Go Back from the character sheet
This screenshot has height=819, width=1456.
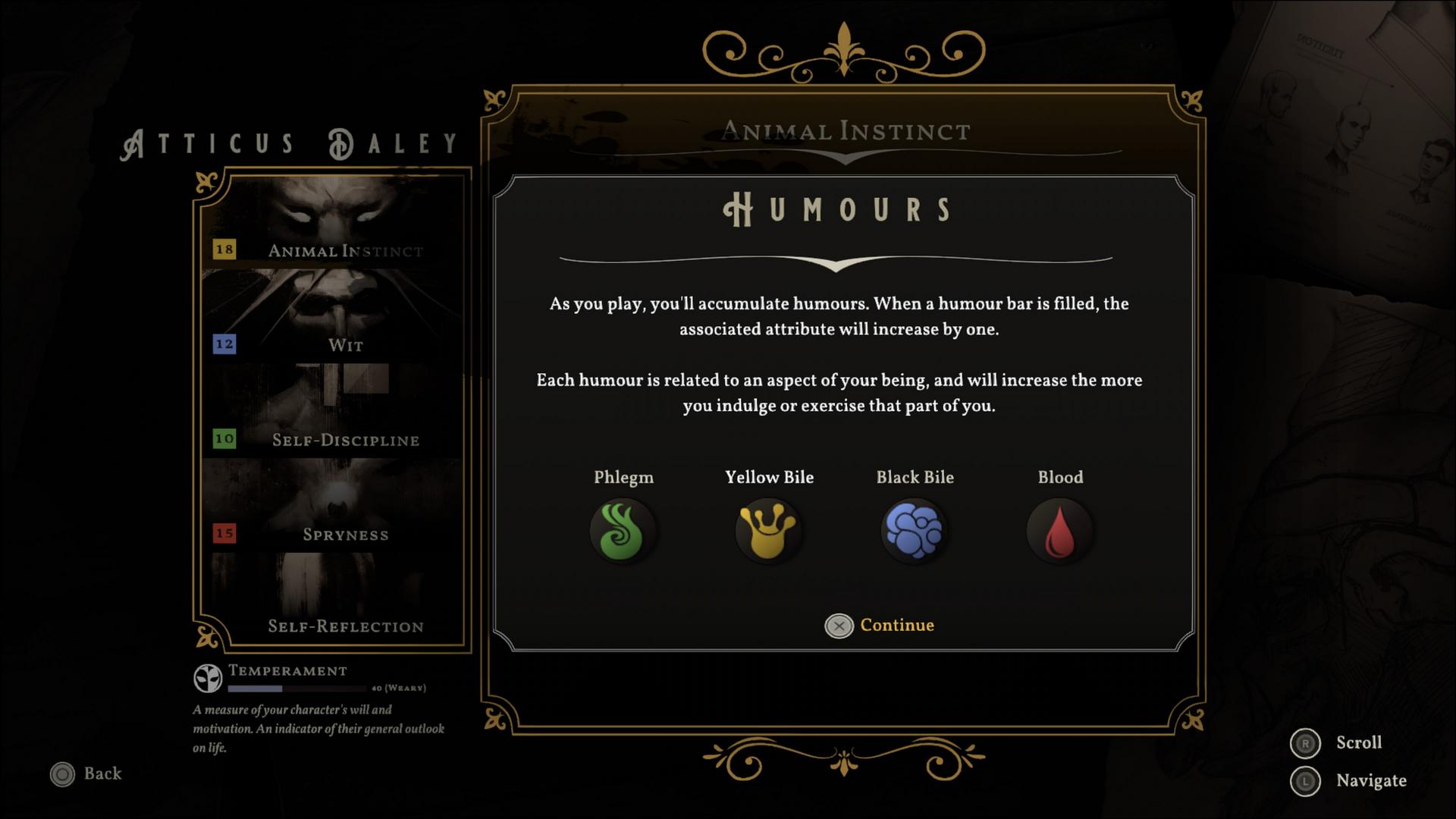tap(86, 773)
